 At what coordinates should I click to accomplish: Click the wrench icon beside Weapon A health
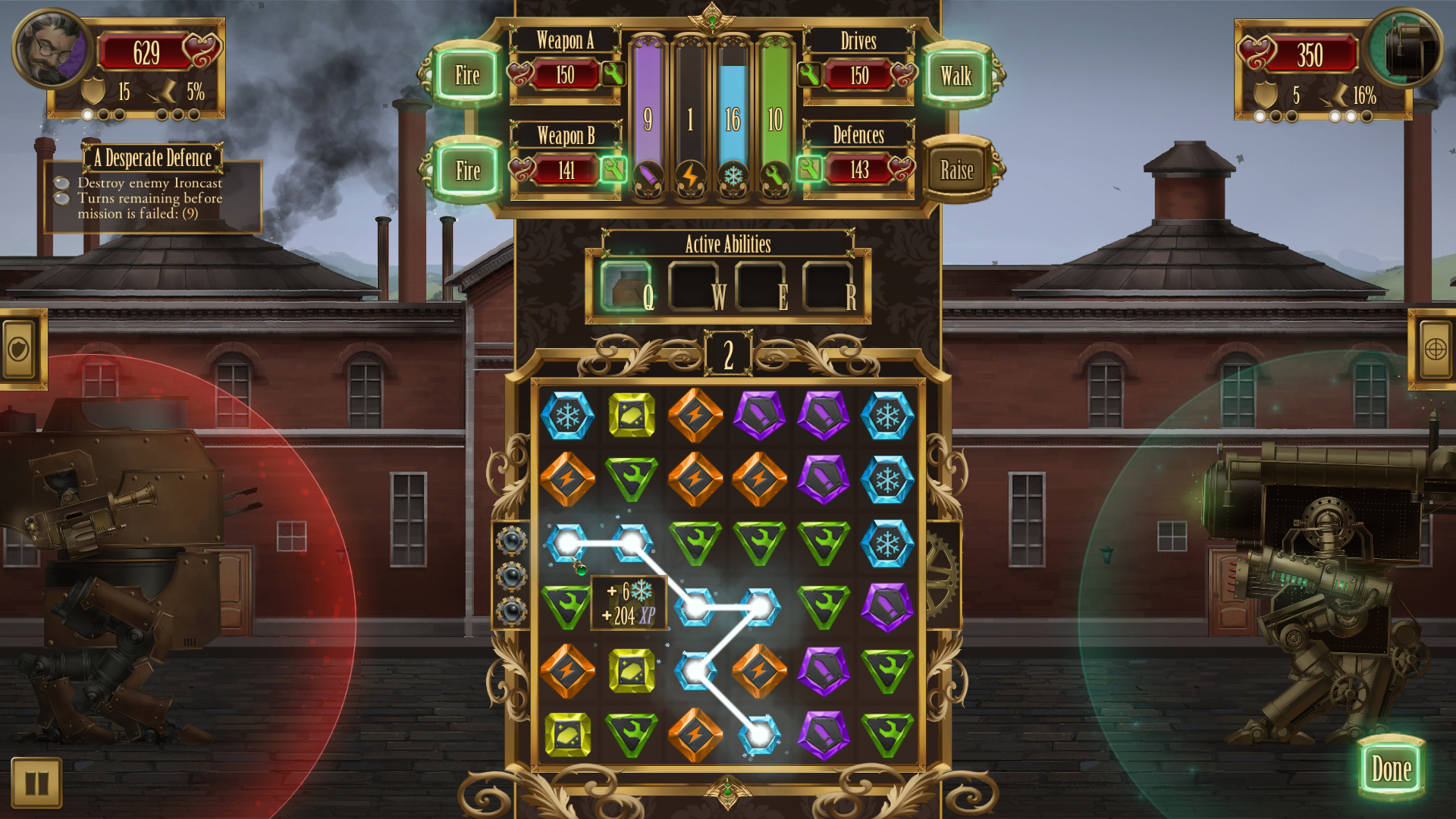pyautogui.click(x=615, y=75)
